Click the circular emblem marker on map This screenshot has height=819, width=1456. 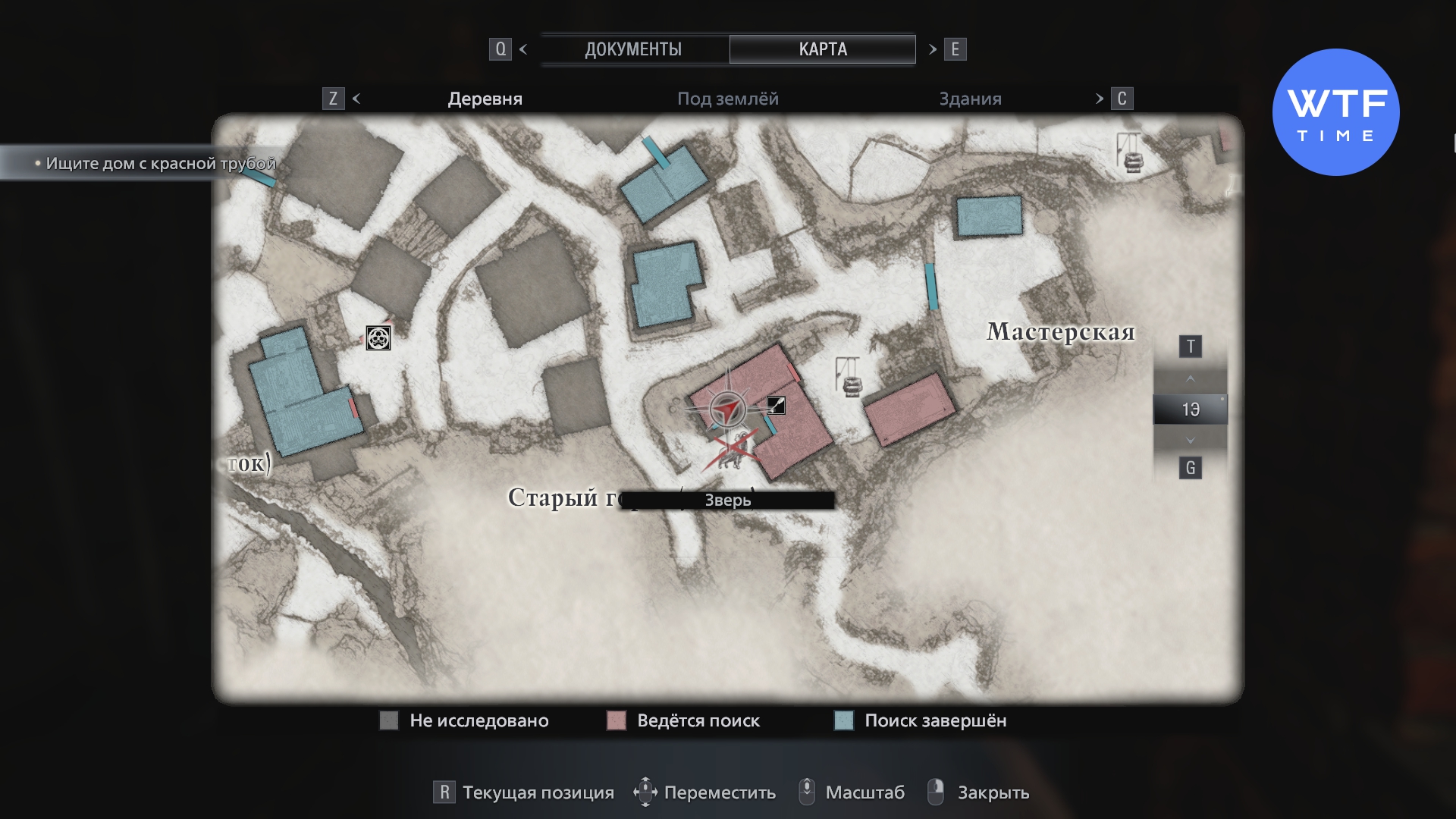378,337
